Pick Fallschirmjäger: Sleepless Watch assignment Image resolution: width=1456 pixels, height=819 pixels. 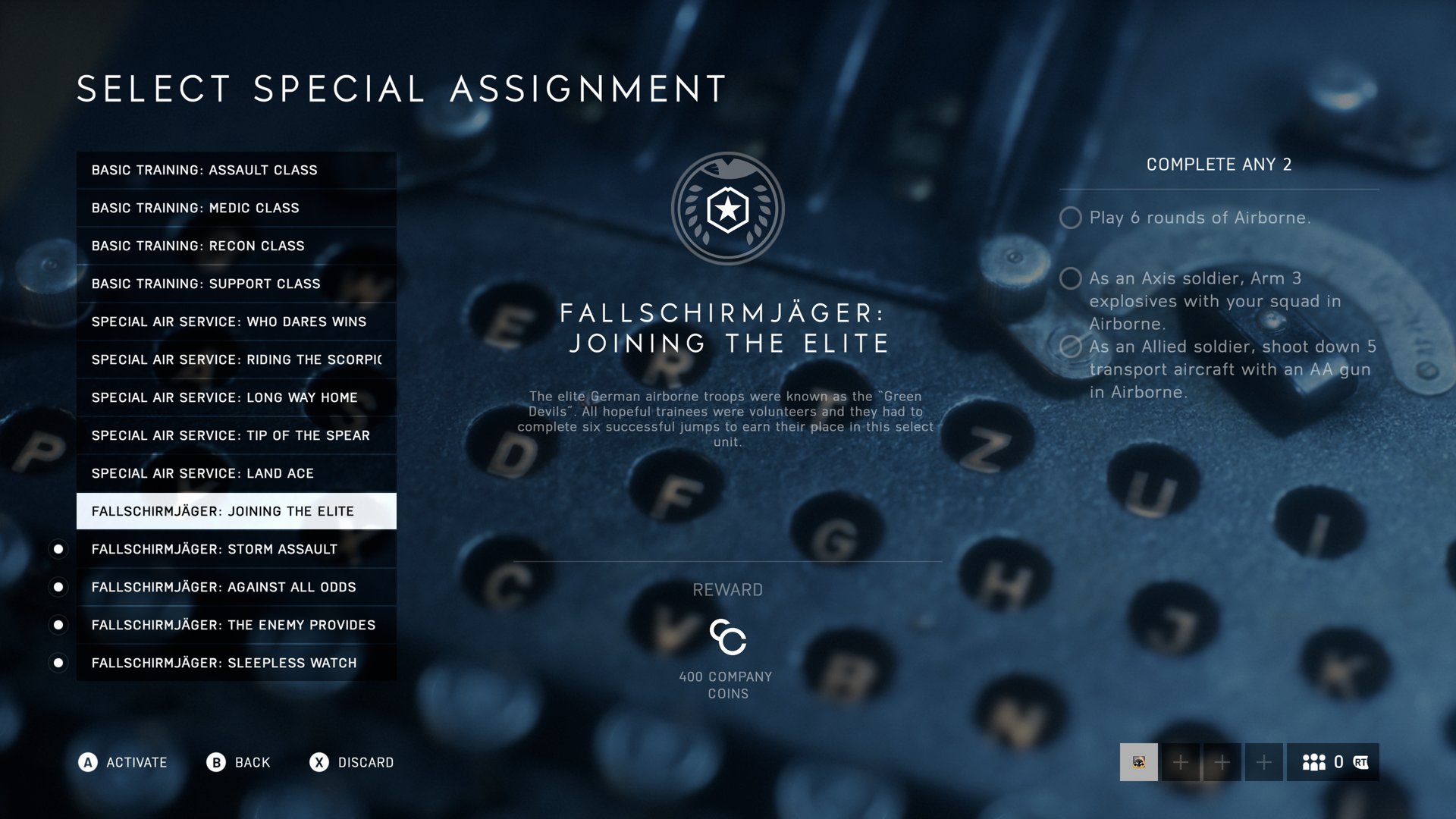click(x=236, y=663)
